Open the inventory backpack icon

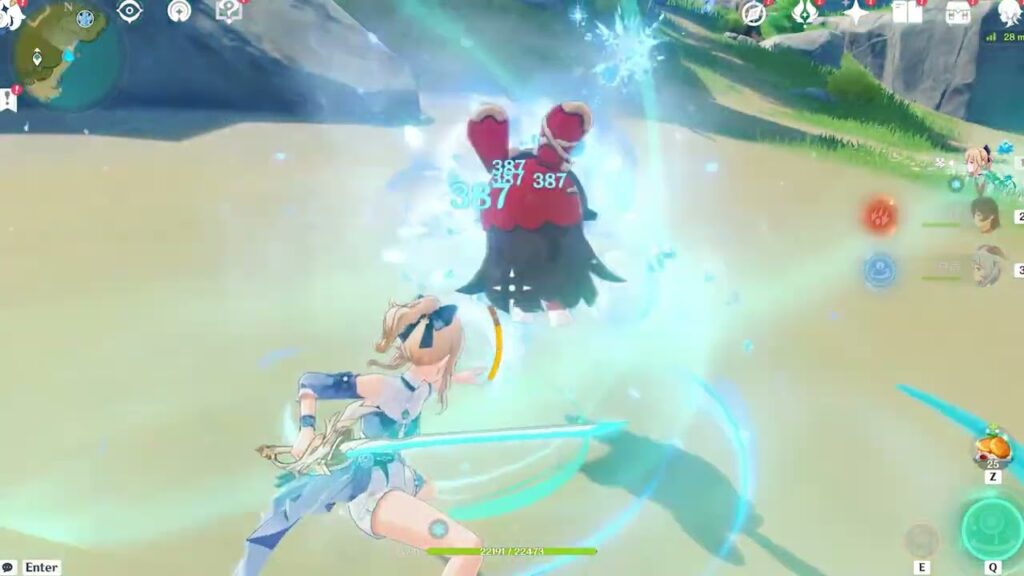958,12
